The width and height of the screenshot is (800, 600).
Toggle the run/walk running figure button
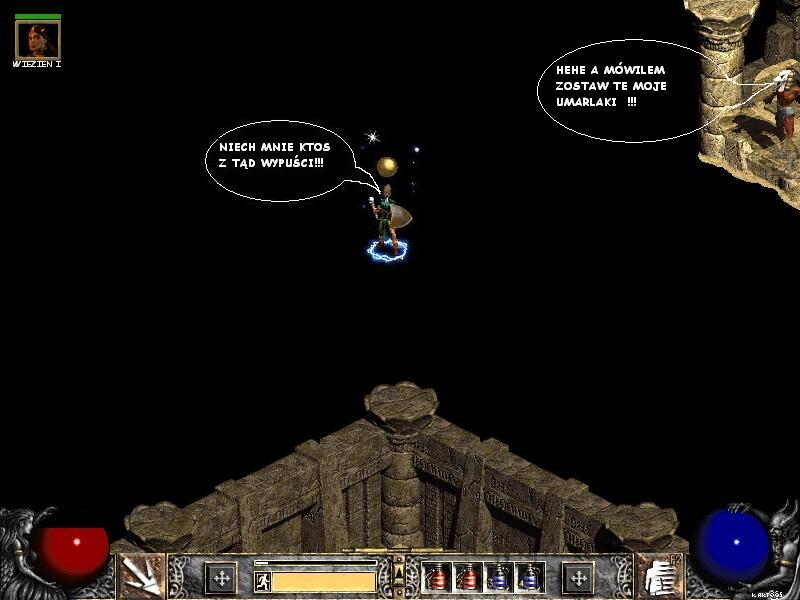(x=263, y=580)
